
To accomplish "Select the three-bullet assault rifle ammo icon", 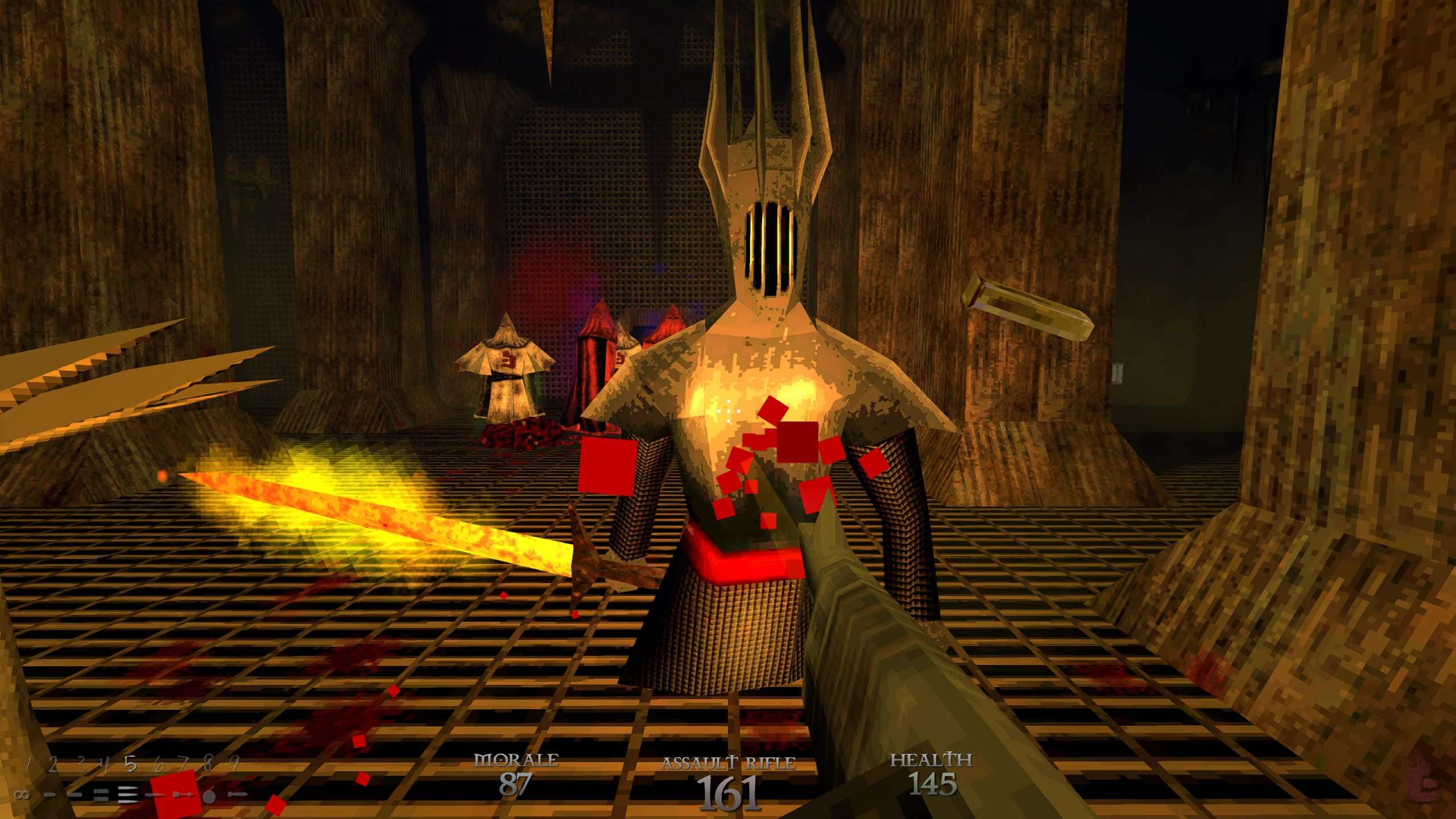I will [x=129, y=795].
